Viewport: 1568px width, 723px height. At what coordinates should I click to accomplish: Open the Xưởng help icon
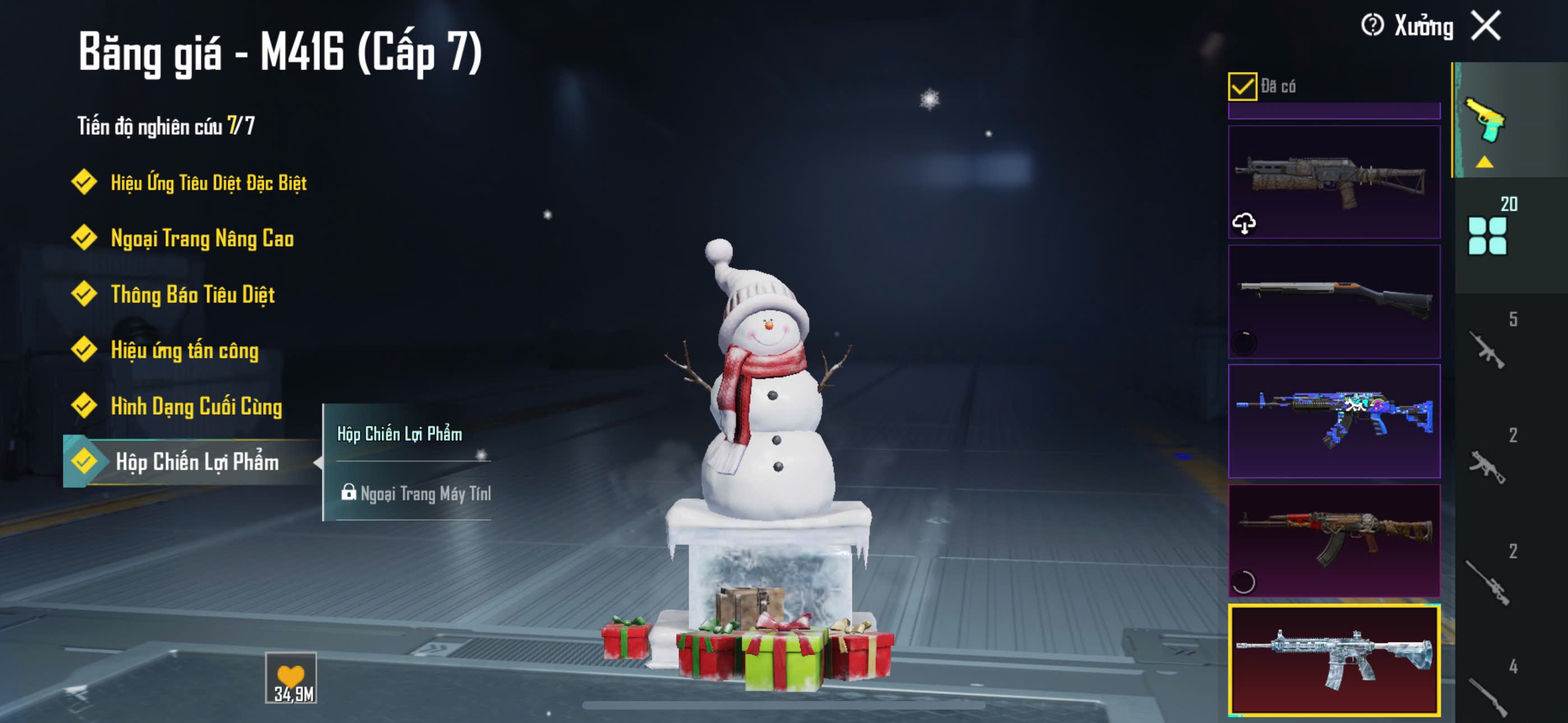(1372, 26)
